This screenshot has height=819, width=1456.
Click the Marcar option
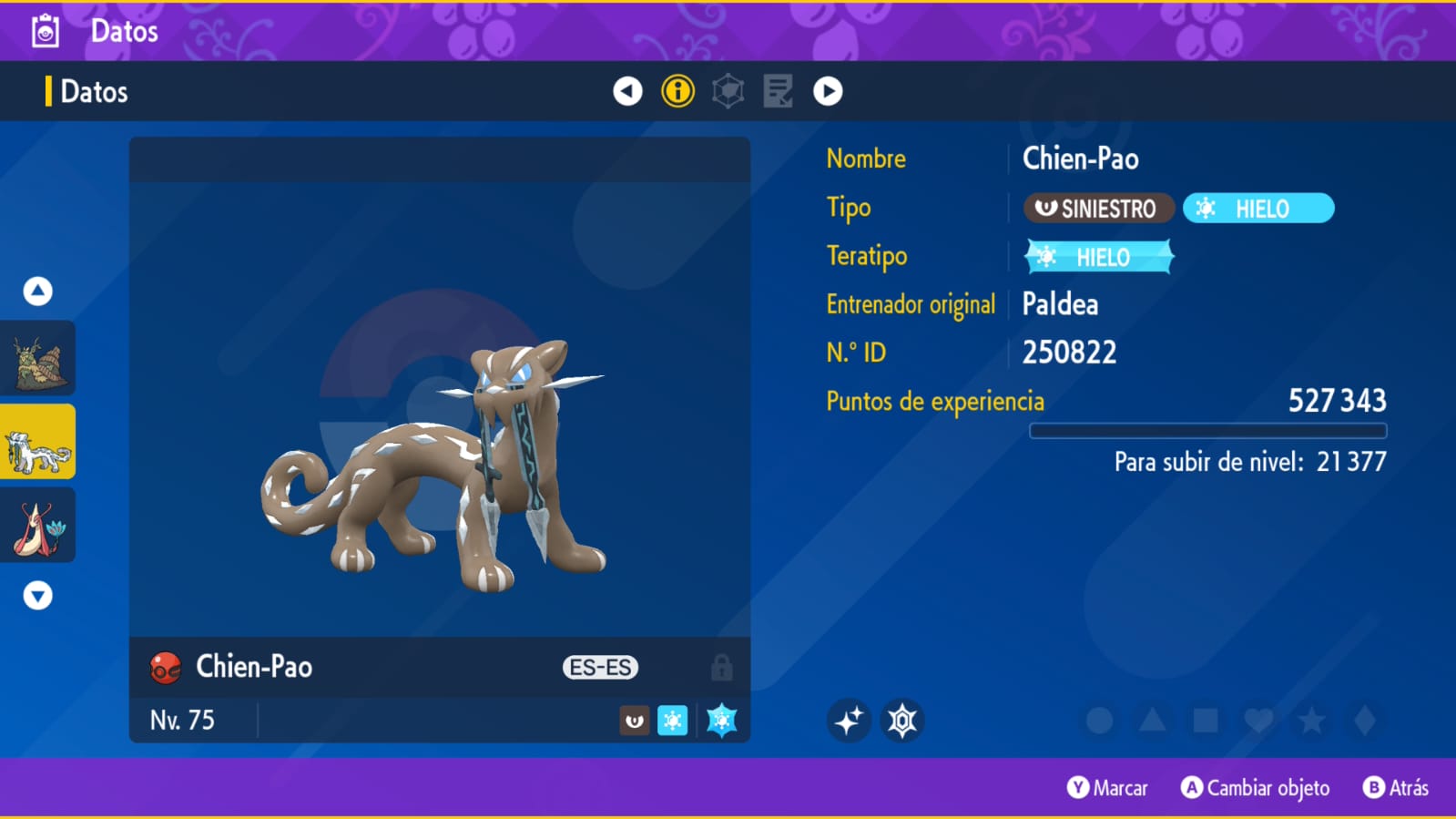pos(1107,788)
